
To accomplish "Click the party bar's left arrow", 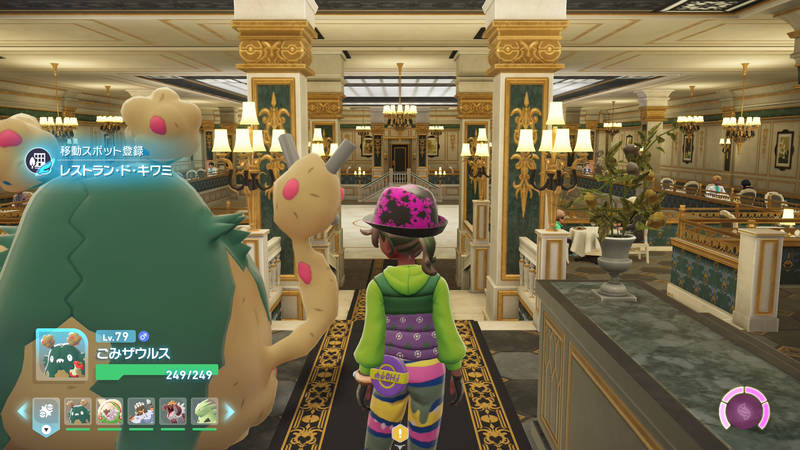I will [x=22, y=411].
